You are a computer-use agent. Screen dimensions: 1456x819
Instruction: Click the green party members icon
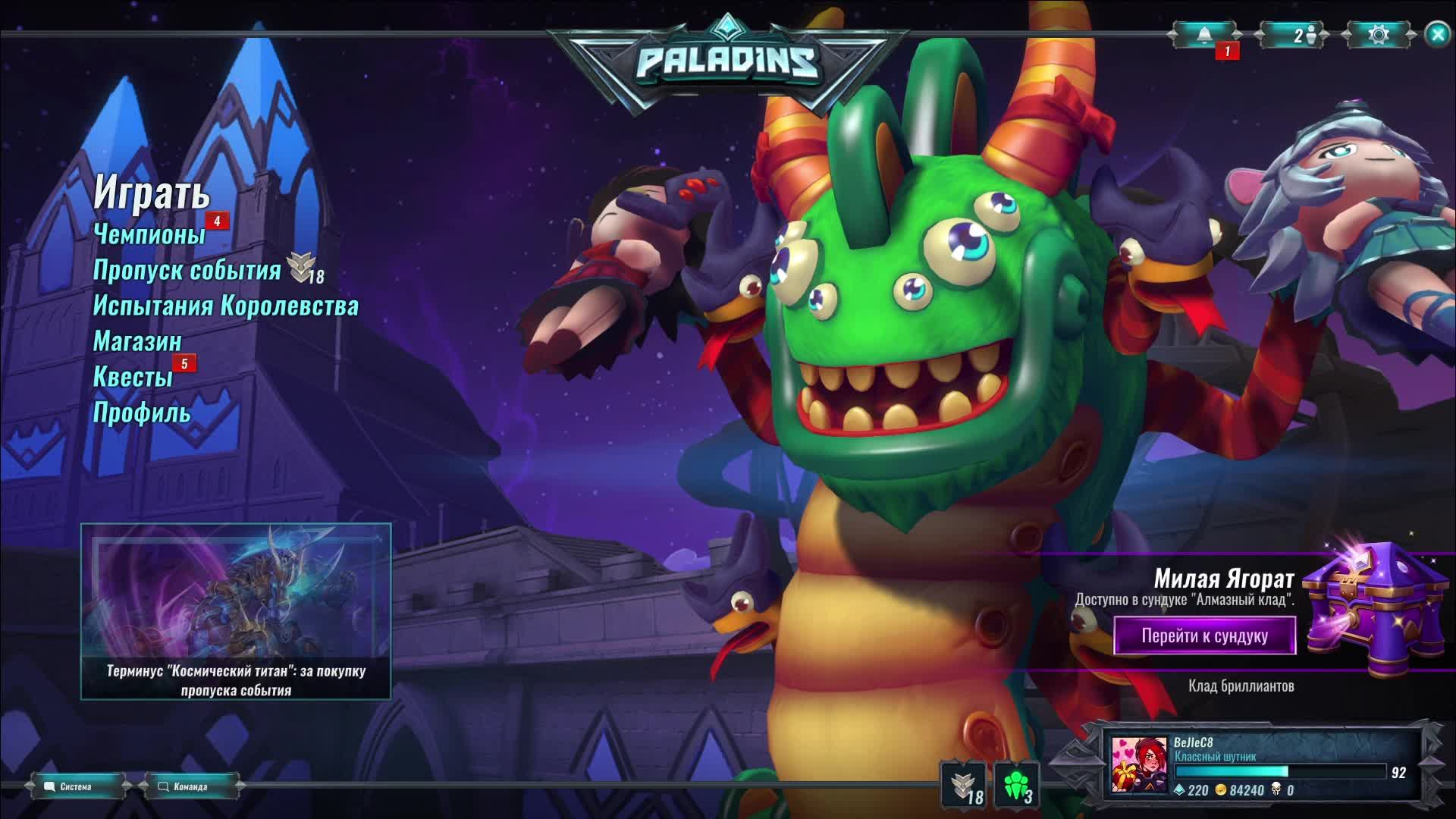[1016, 785]
